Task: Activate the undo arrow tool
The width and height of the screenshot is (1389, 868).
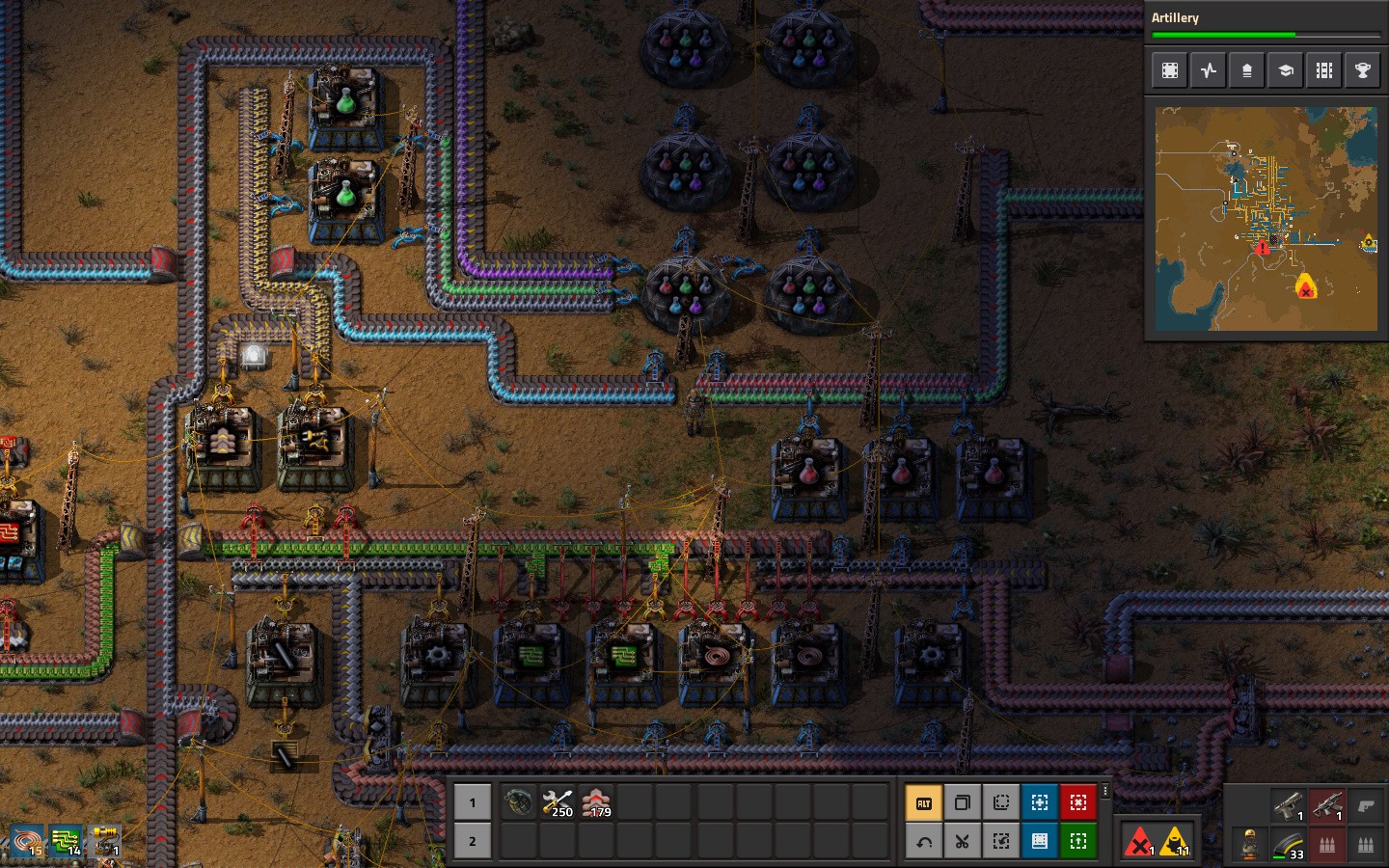Action: (923, 841)
